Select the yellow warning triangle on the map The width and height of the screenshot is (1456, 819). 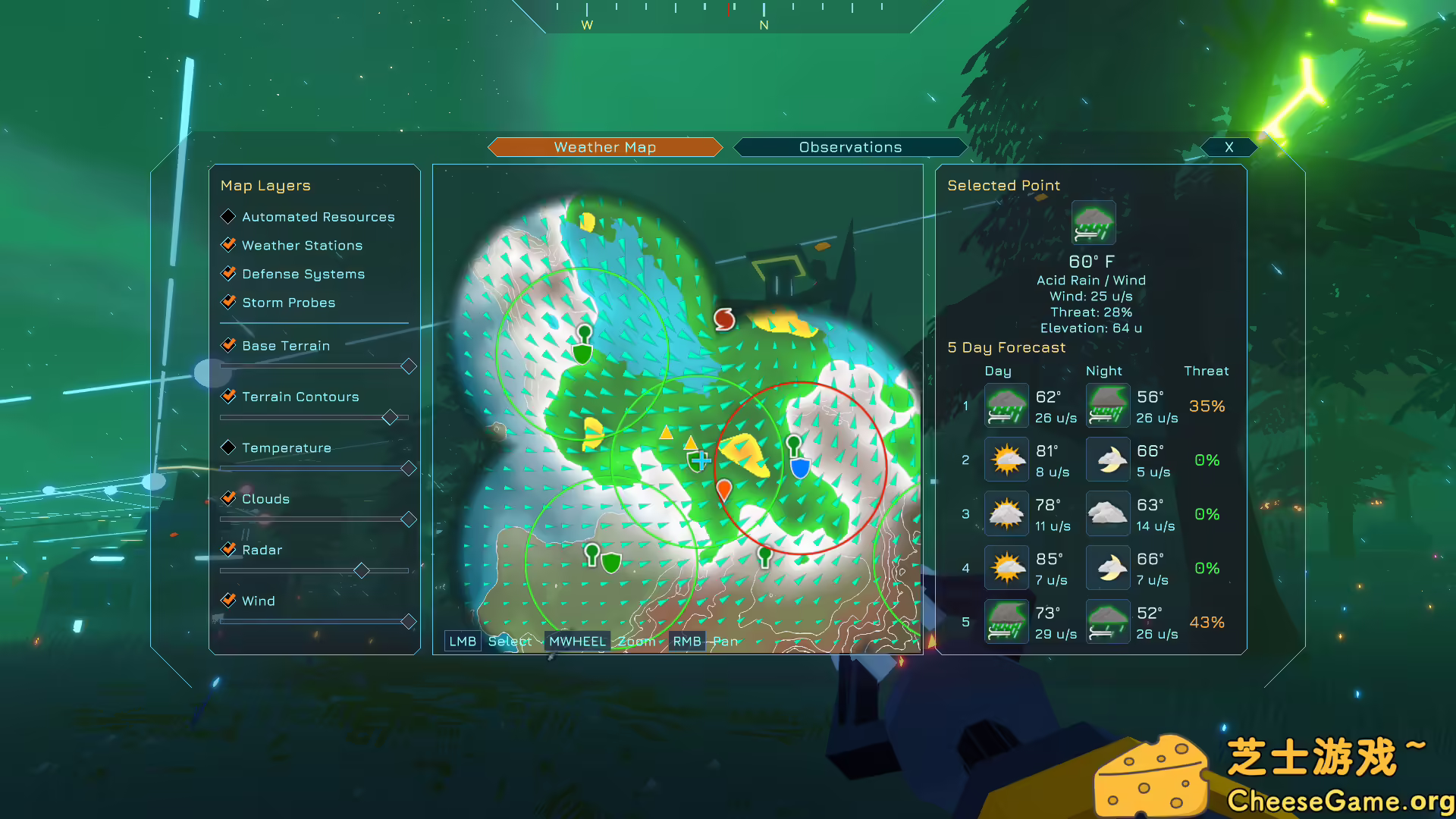coord(666,433)
